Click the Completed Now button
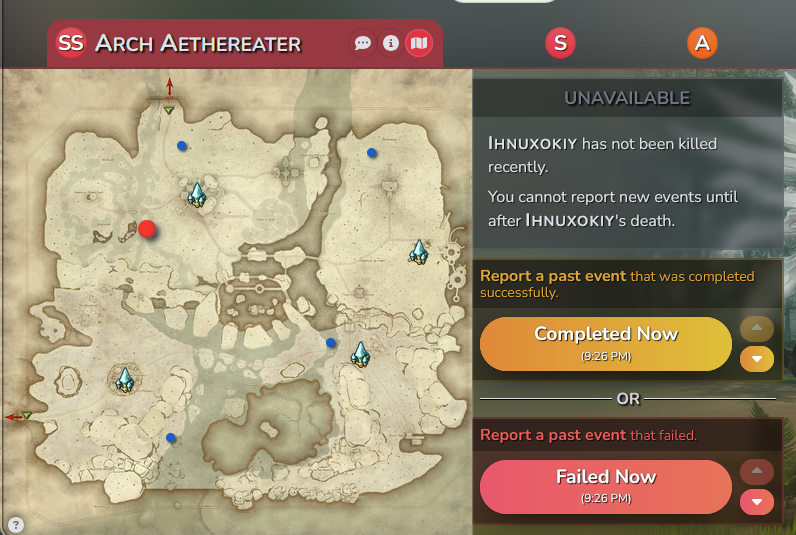 point(606,343)
